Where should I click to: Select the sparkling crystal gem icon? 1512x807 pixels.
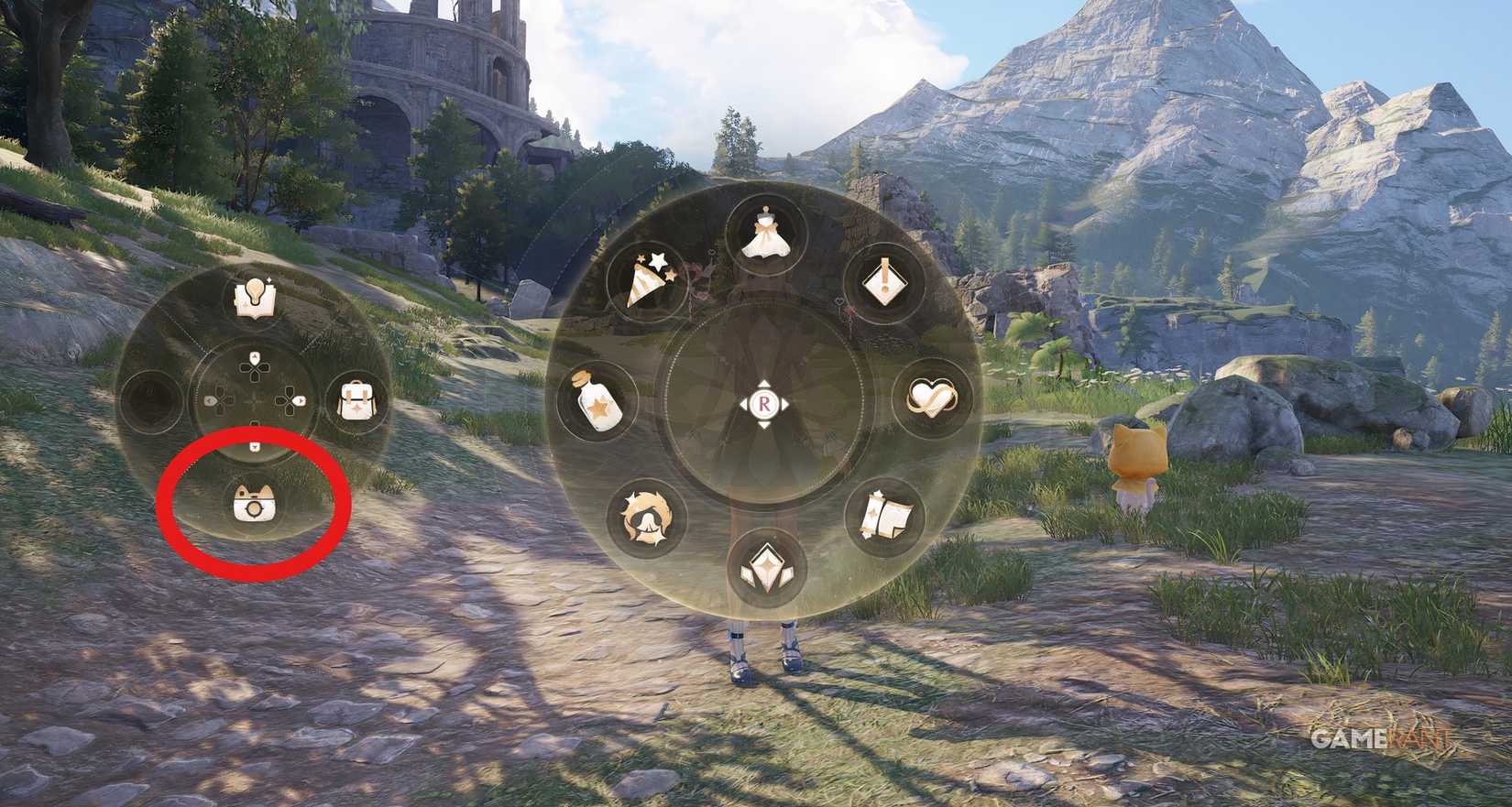tap(768, 566)
